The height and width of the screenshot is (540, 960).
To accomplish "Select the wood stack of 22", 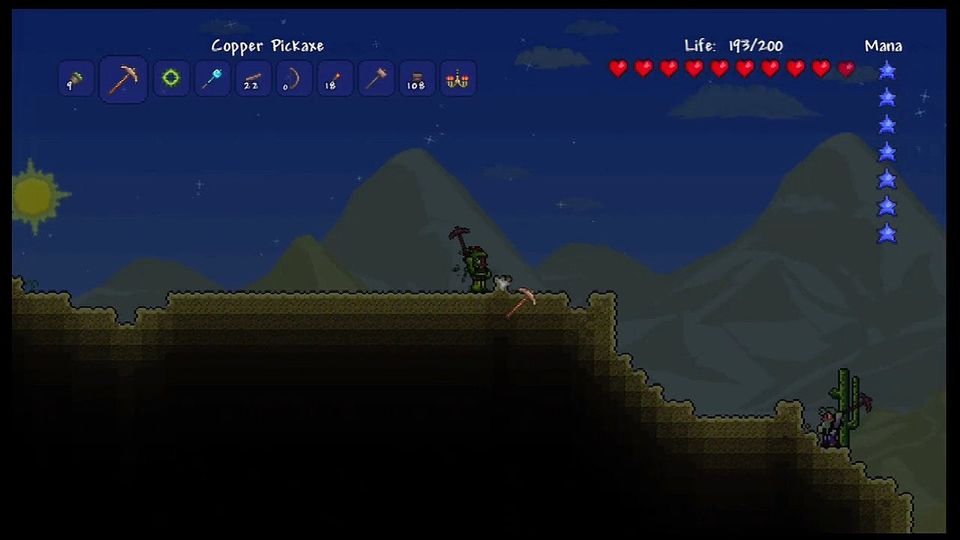I will click(x=254, y=79).
